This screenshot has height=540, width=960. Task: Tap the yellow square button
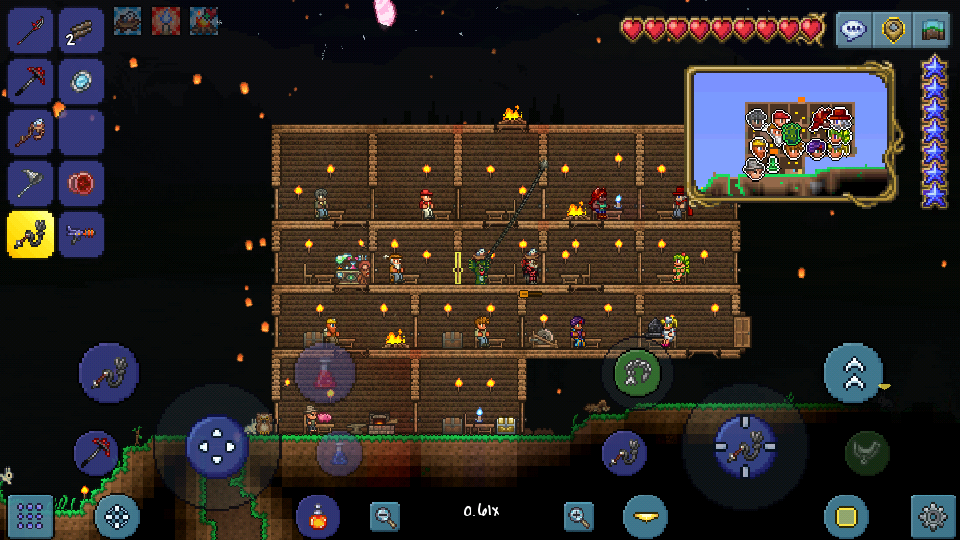(846, 516)
